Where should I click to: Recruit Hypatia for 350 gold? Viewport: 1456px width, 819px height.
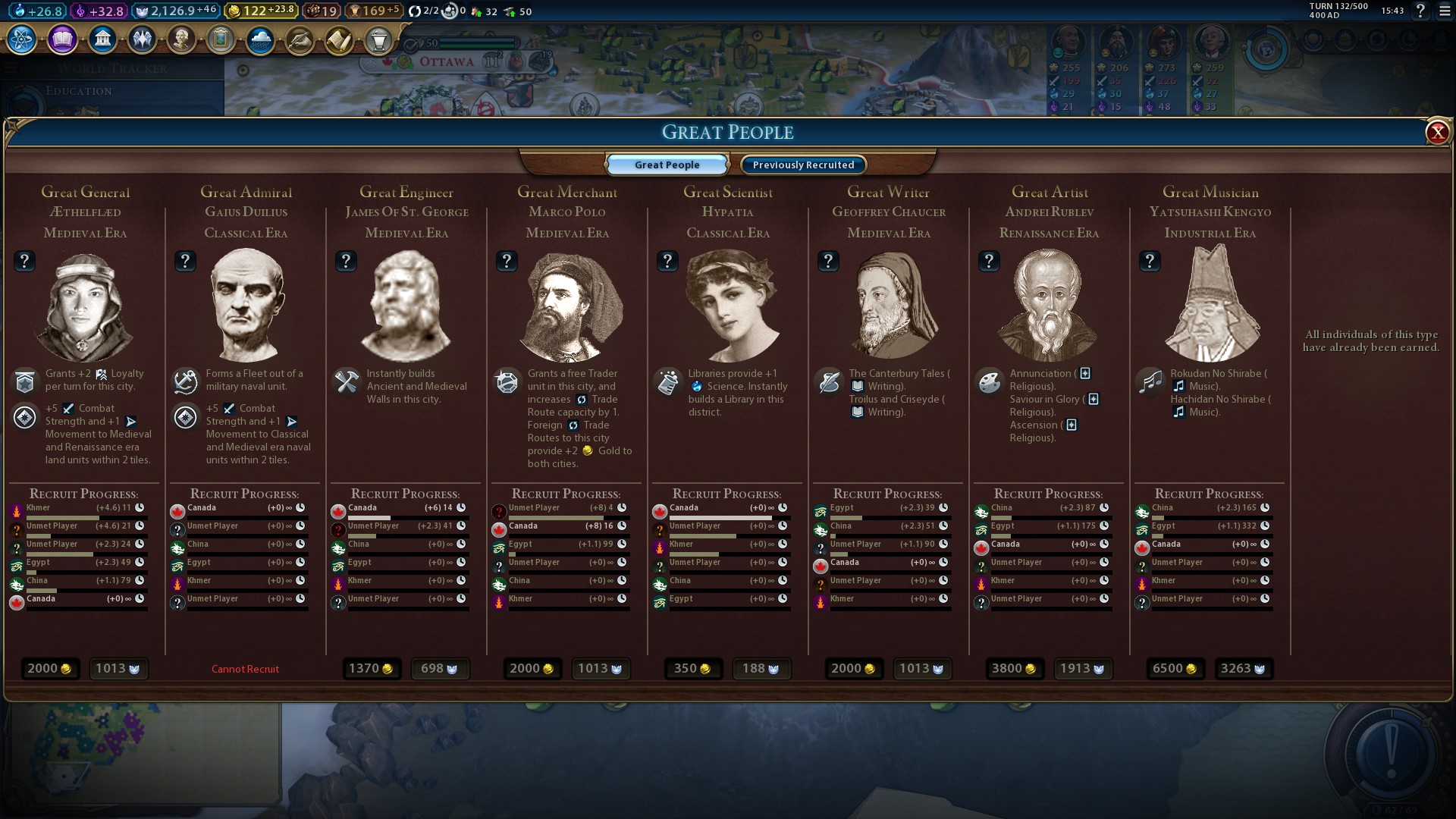click(x=692, y=668)
